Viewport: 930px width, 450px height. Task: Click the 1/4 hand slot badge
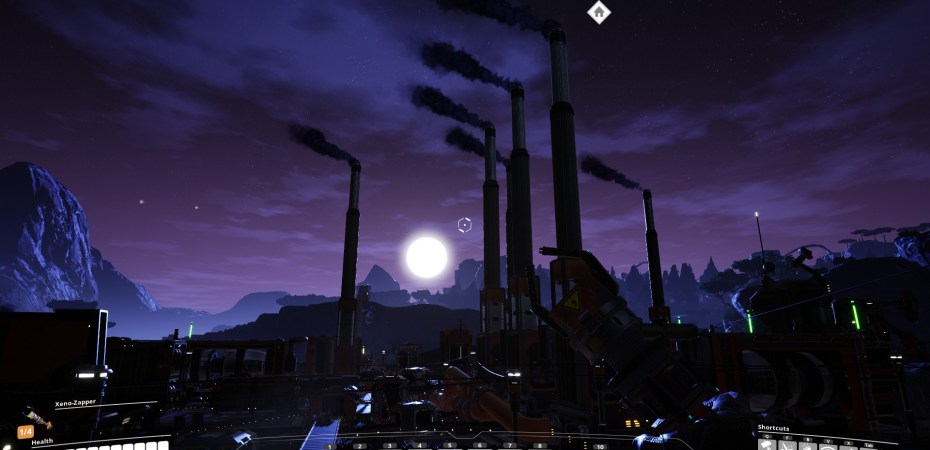pyautogui.click(x=26, y=432)
